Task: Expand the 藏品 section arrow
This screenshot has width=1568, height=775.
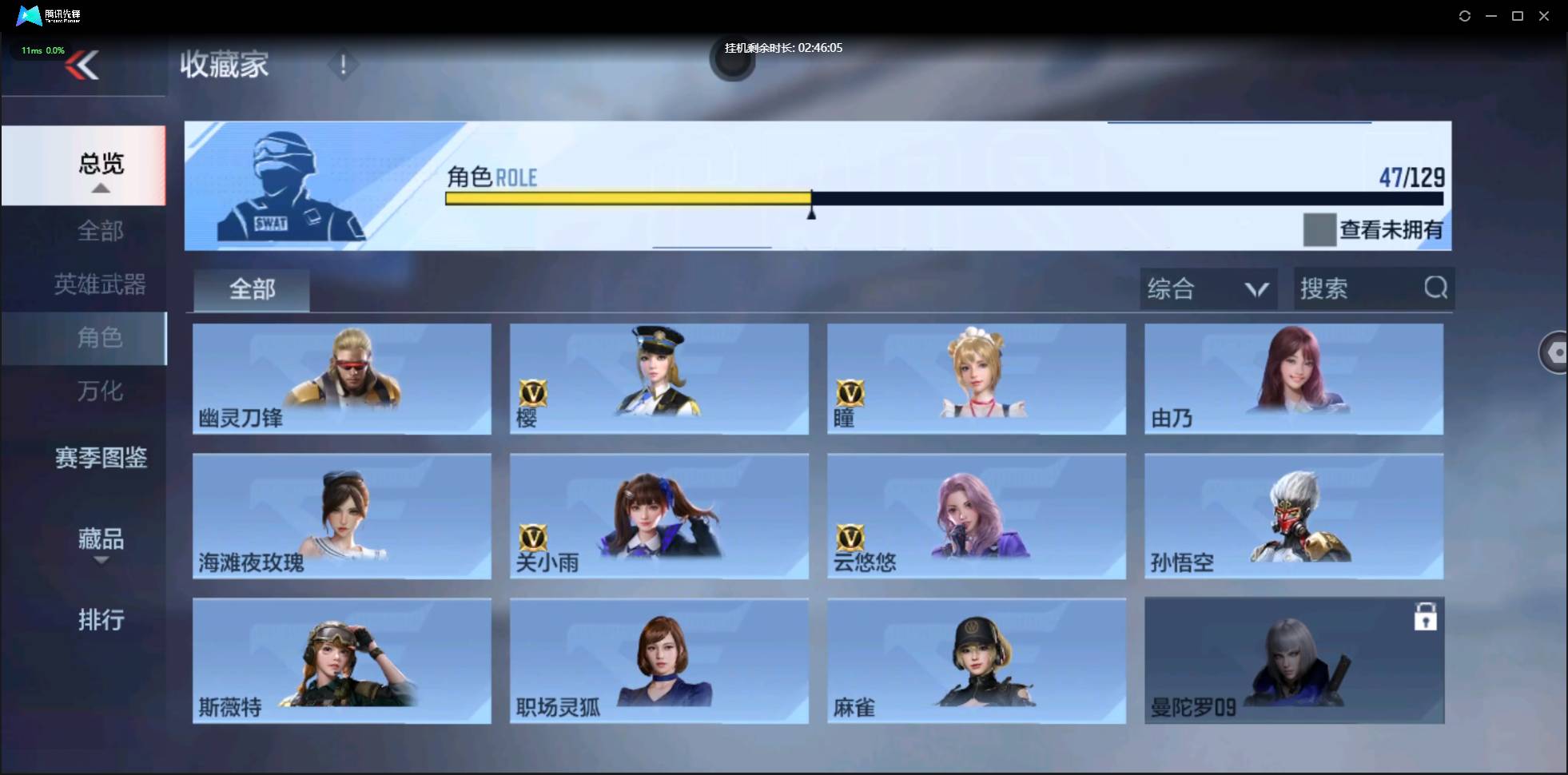Action: [101, 560]
